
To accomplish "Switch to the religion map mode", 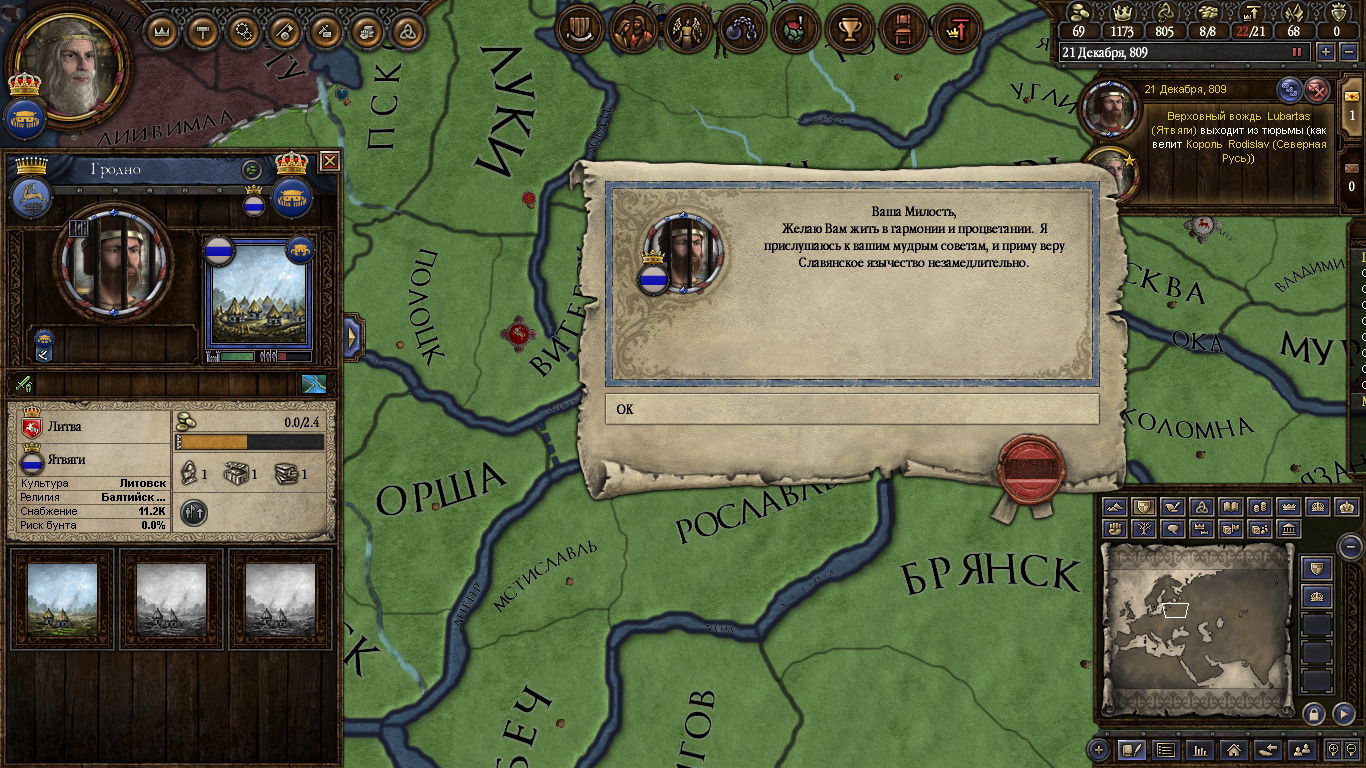I will [x=1202, y=507].
